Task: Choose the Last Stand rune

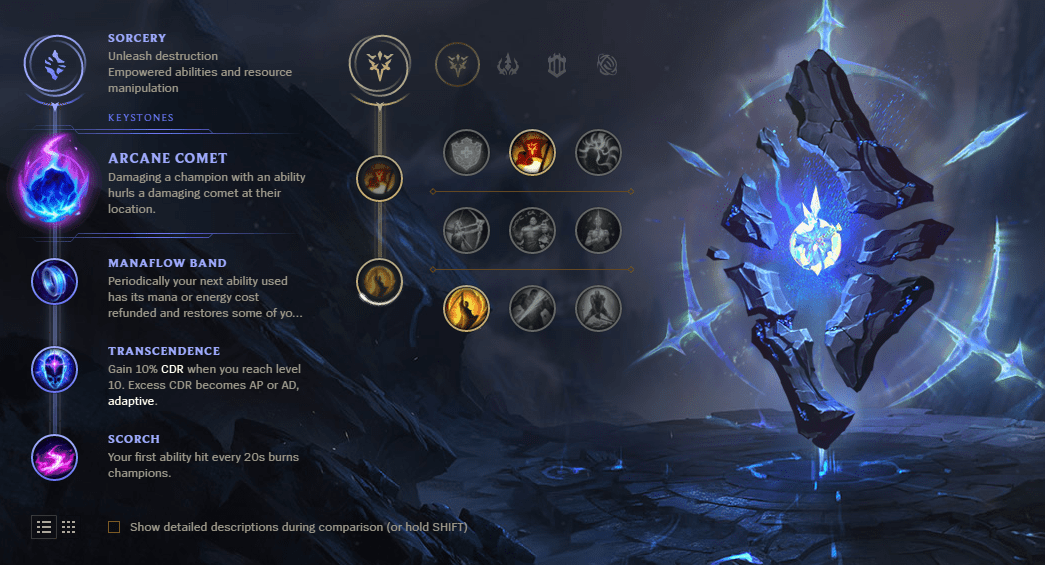Action: click(598, 308)
